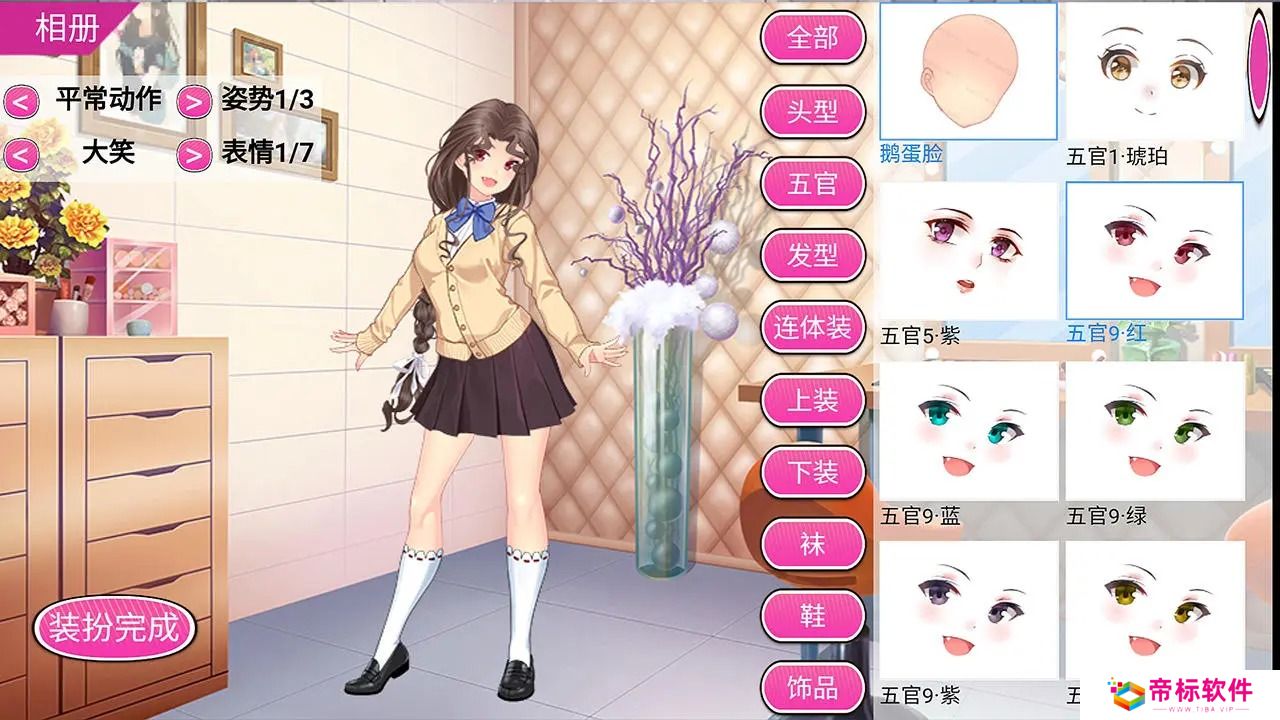Open the 鞋 (shoes) category

(x=813, y=615)
